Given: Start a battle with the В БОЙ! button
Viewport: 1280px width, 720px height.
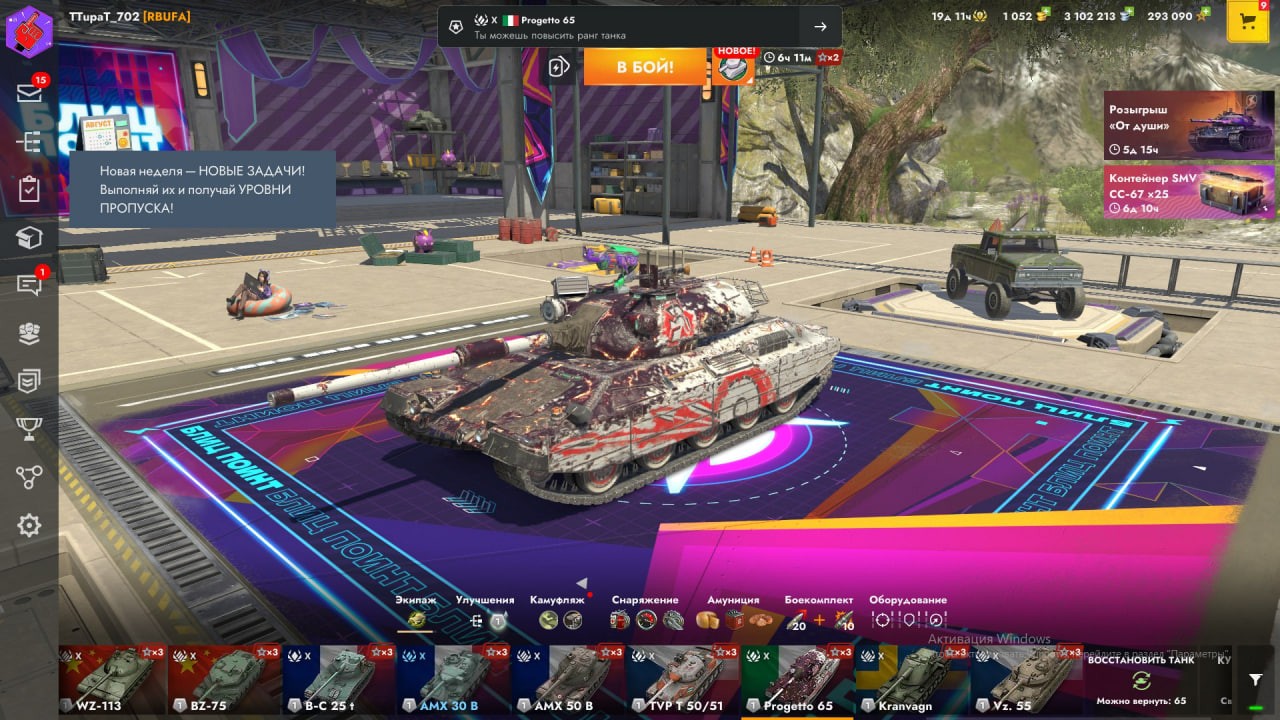Looking at the screenshot, I should tap(645, 67).
